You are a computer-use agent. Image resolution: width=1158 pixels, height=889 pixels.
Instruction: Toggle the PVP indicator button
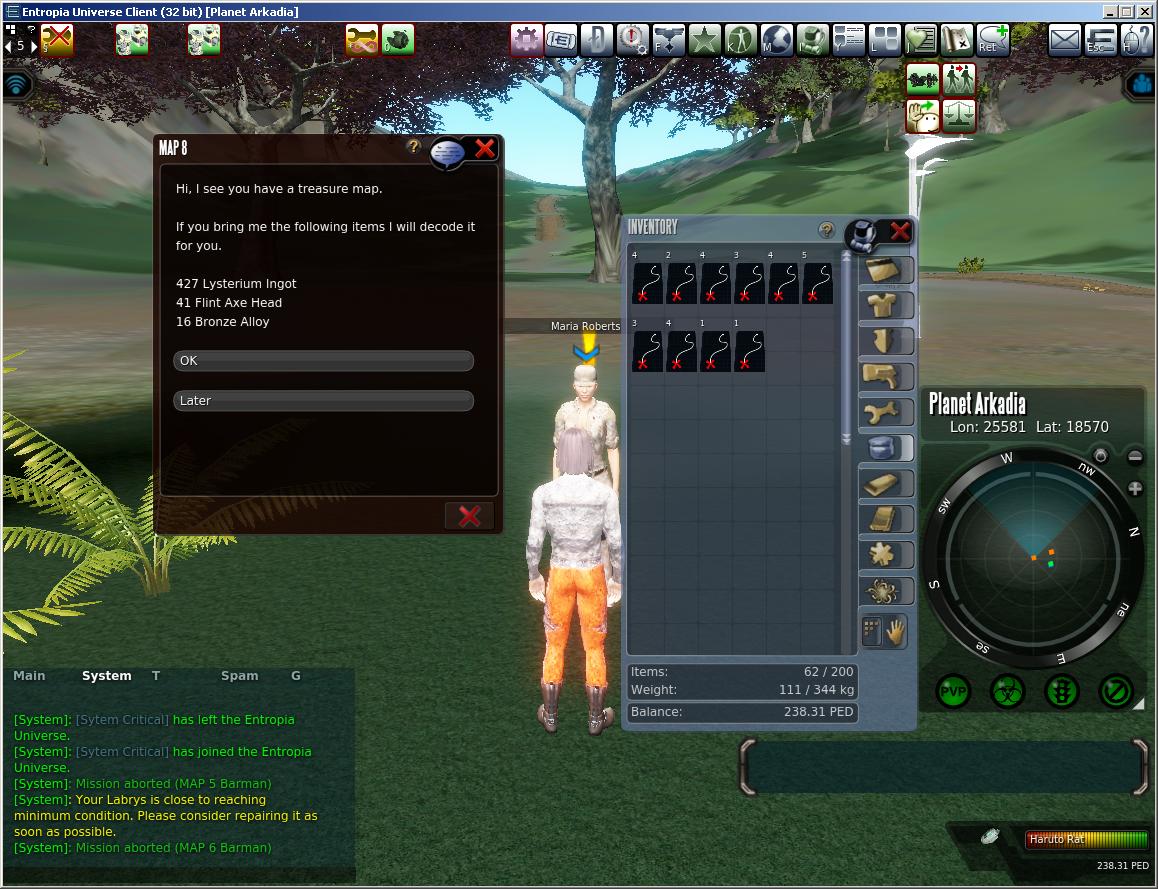click(x=954, y=691)
